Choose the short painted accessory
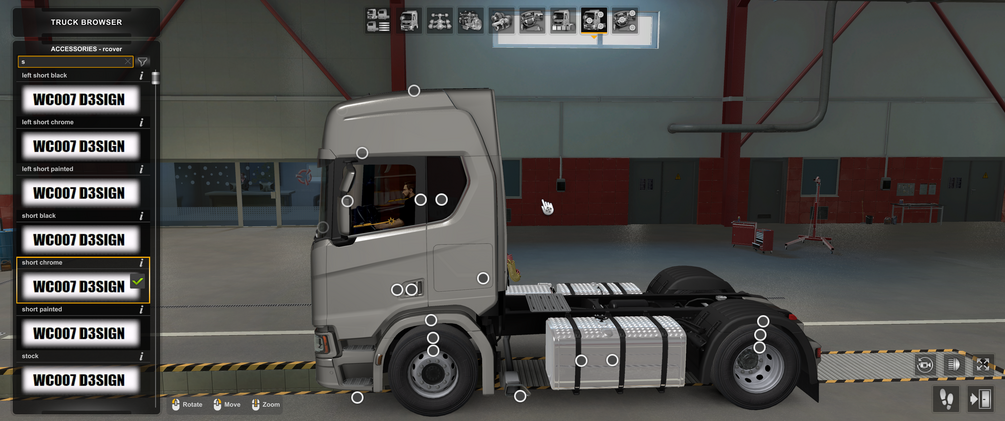1005x421 pixels. coord(79,333)
